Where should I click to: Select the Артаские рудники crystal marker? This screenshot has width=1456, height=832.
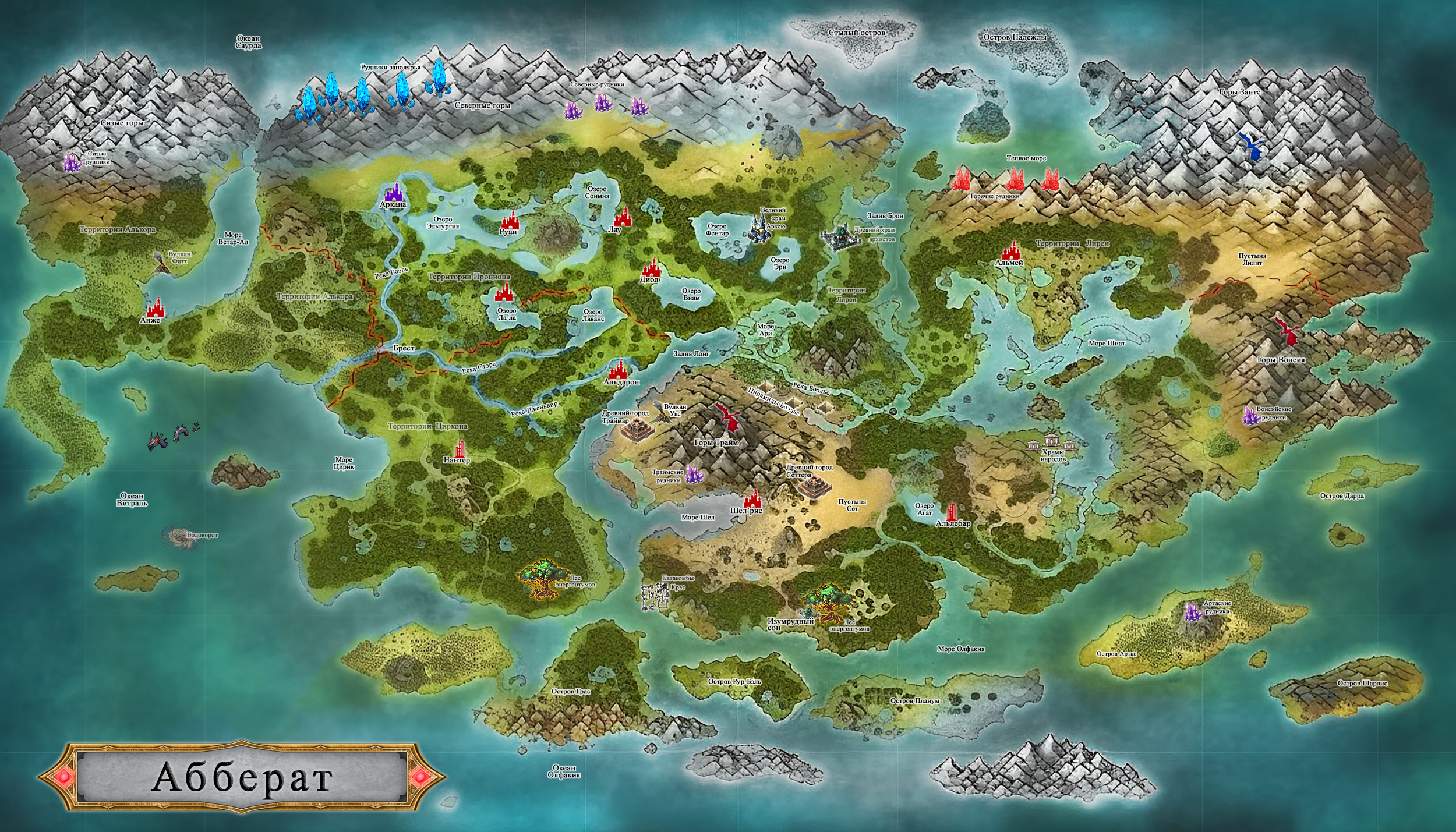1193,613
